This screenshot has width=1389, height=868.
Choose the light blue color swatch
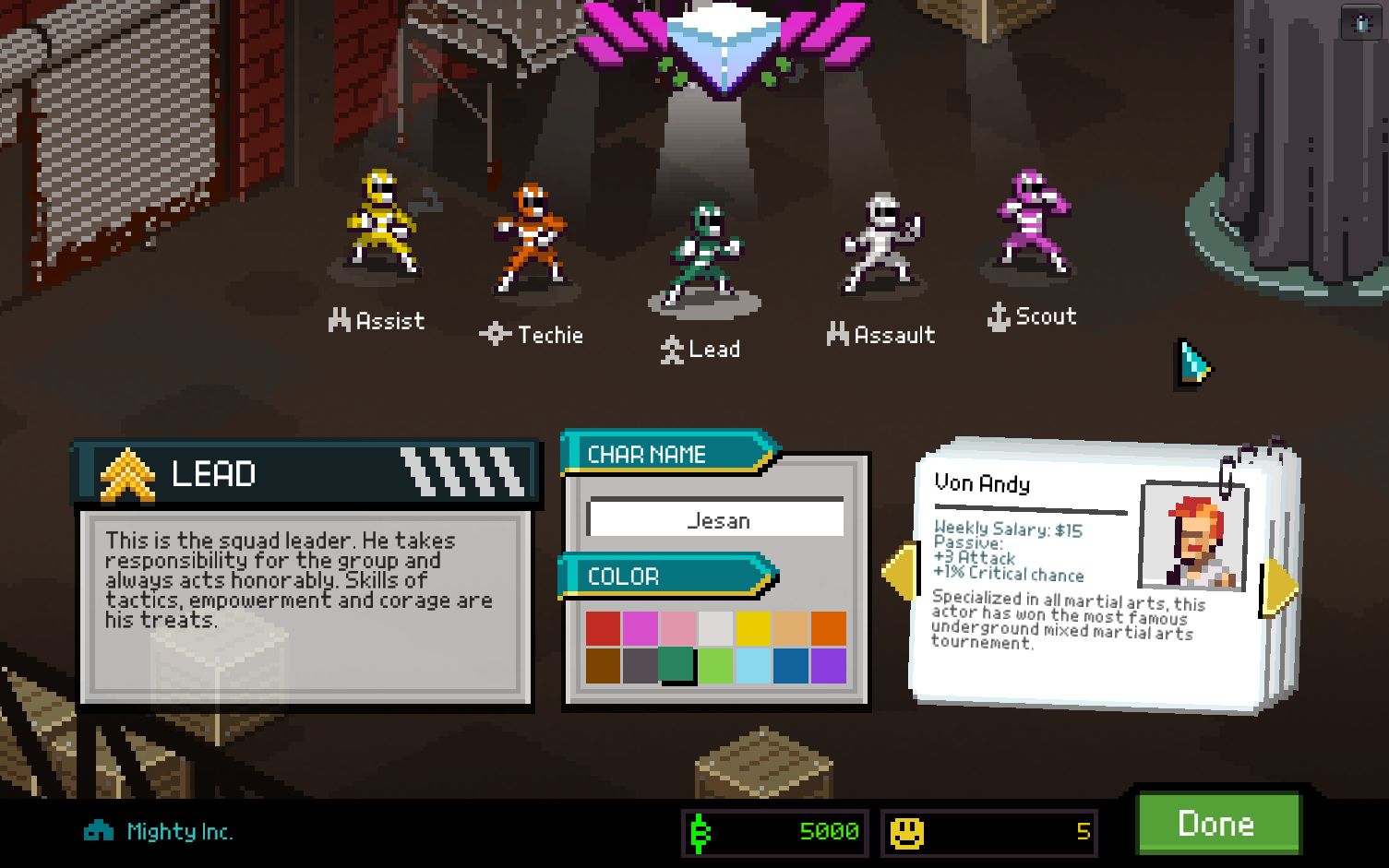[753, 666]
